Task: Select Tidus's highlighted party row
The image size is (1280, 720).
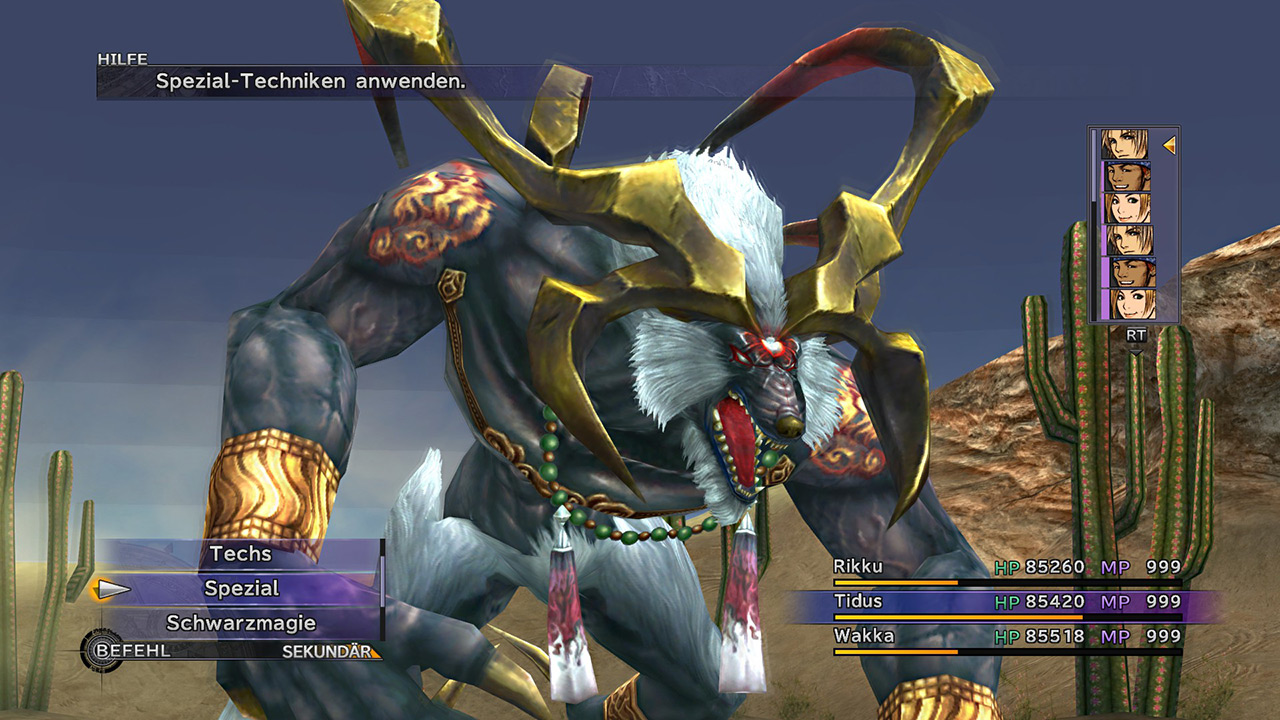Action: coord(1006,603)
